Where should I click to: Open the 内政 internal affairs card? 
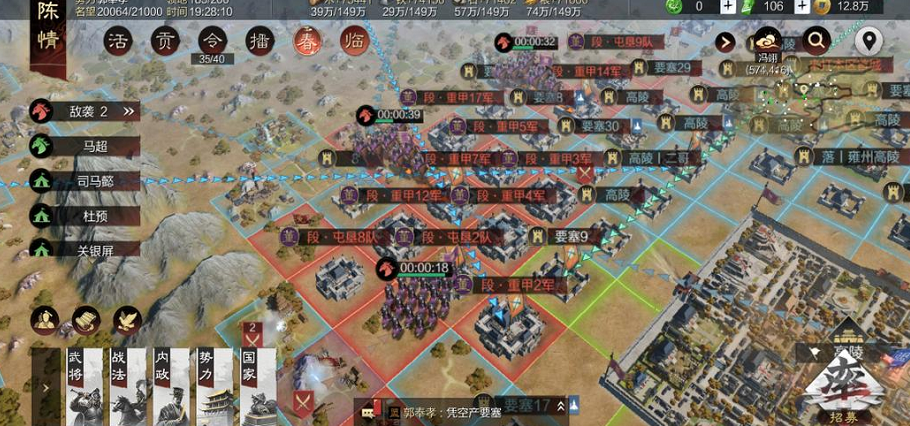171,387
